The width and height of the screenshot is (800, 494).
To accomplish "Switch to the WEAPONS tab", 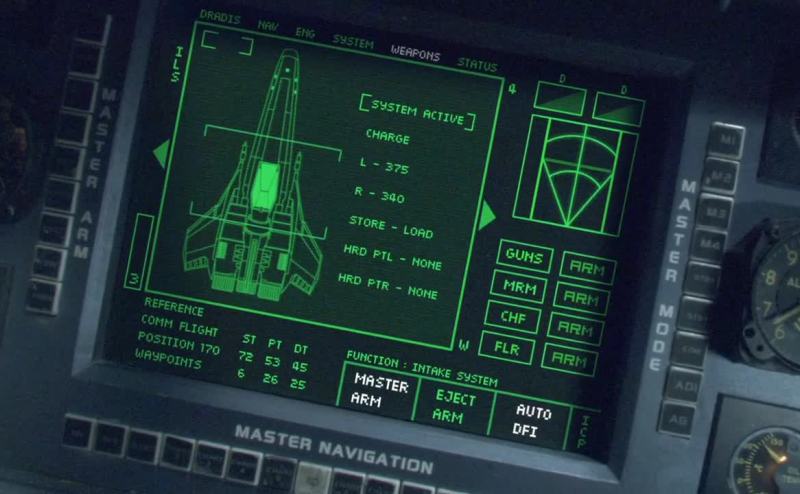I will (415, 55).
